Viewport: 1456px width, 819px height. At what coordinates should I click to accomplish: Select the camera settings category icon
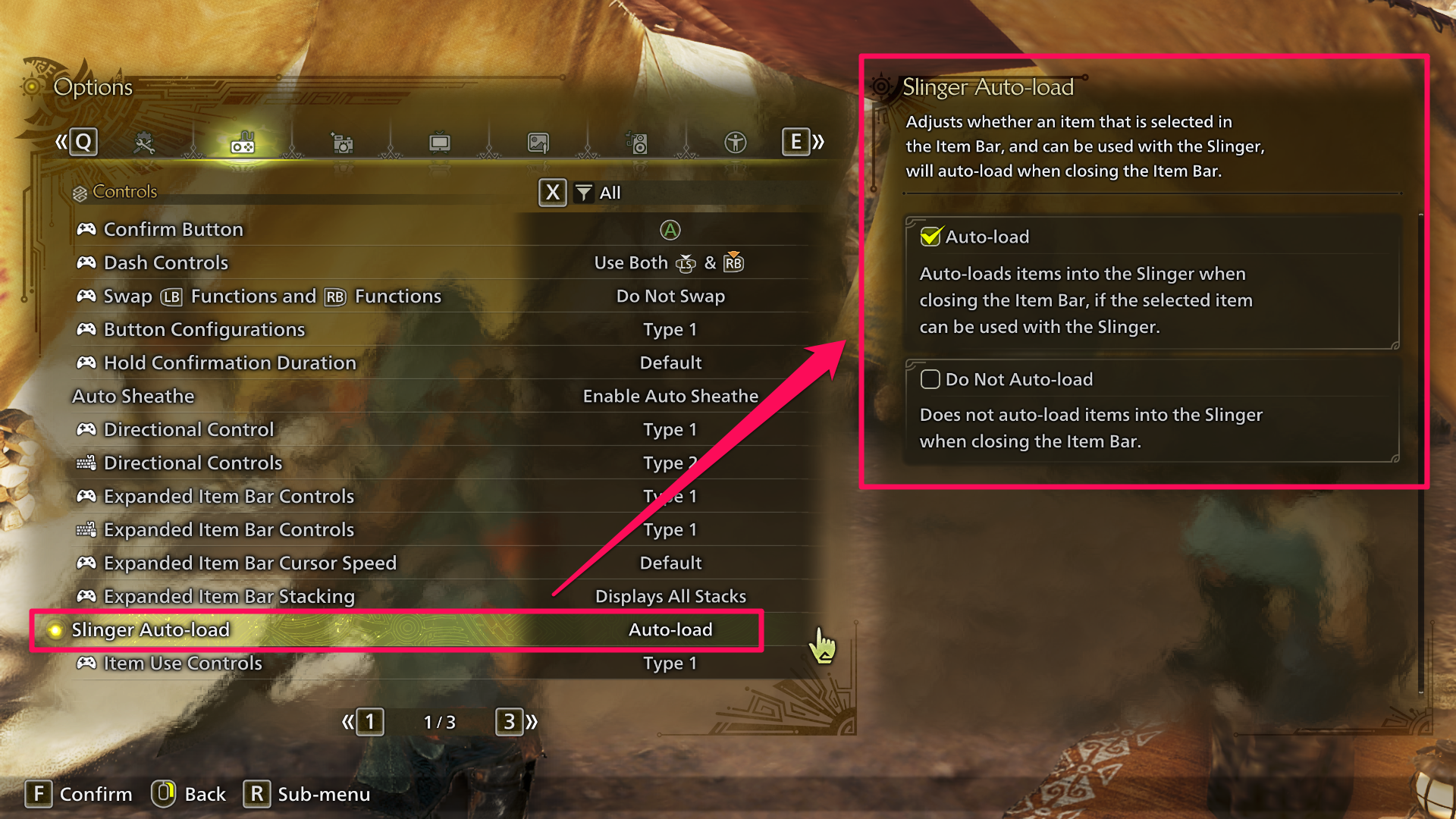(342, 143)
